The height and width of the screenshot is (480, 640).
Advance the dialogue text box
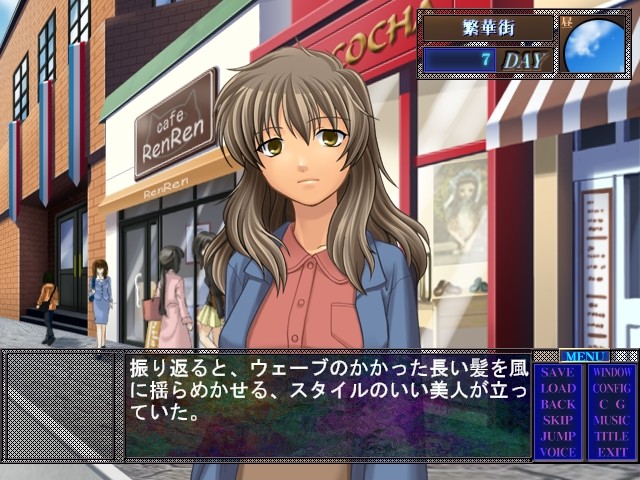tap(327, 404)
